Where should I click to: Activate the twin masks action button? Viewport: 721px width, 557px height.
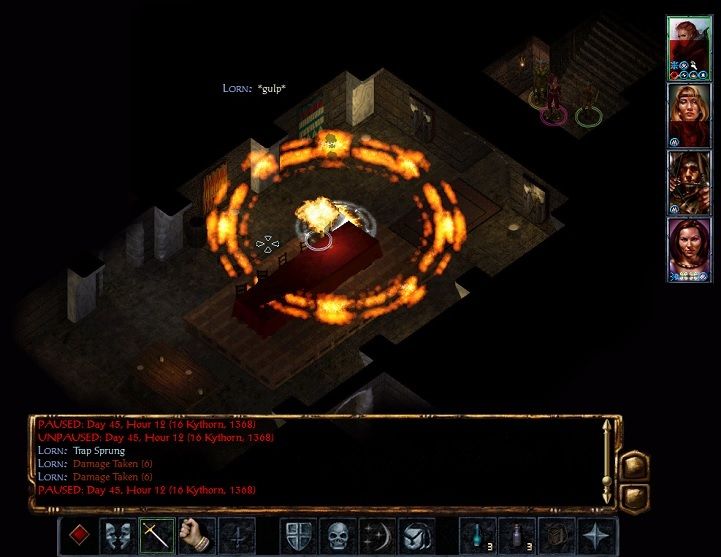pyautogui.click(x=117, y=535)
